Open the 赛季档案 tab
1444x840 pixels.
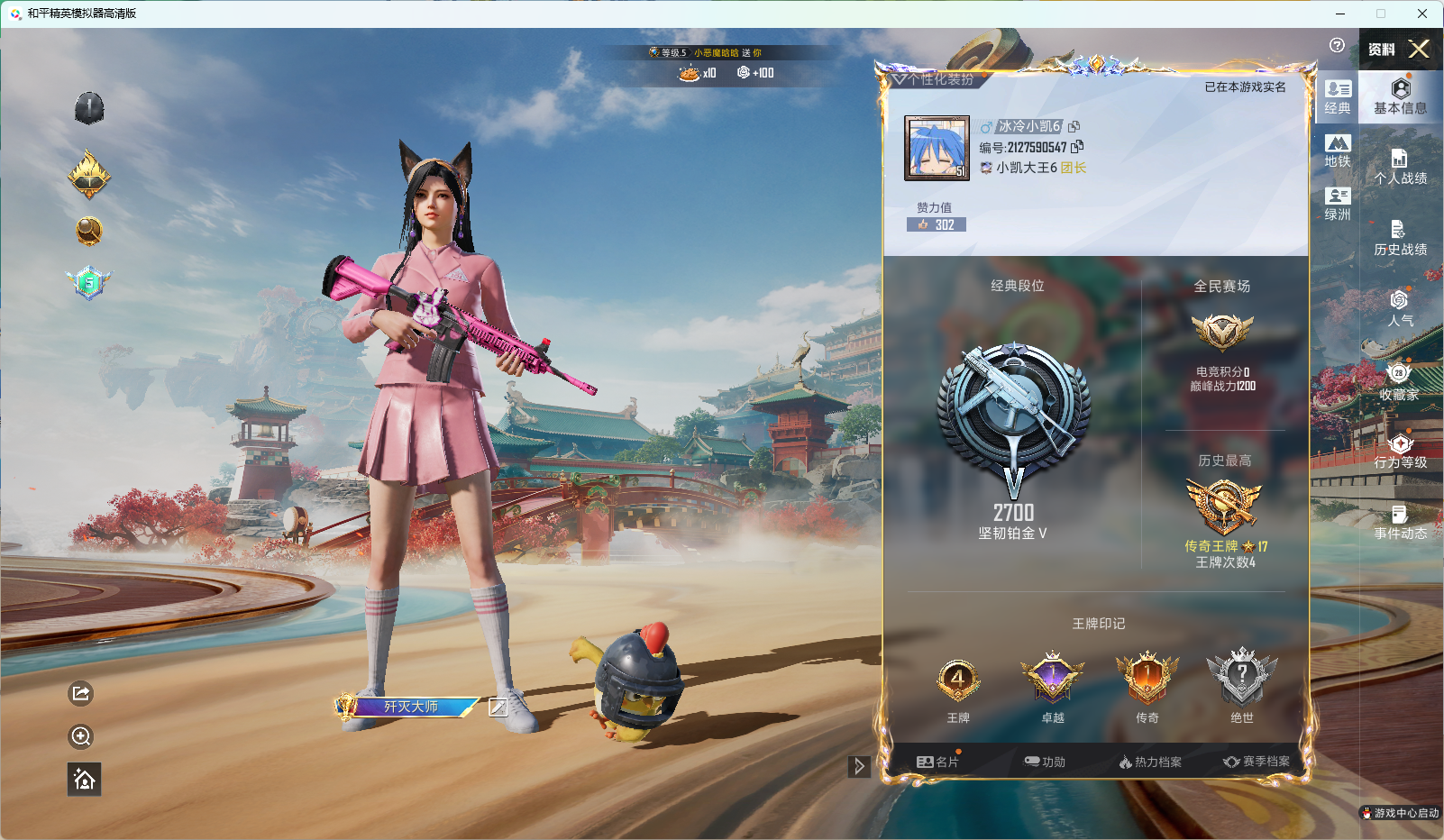tap(1257, 762)
